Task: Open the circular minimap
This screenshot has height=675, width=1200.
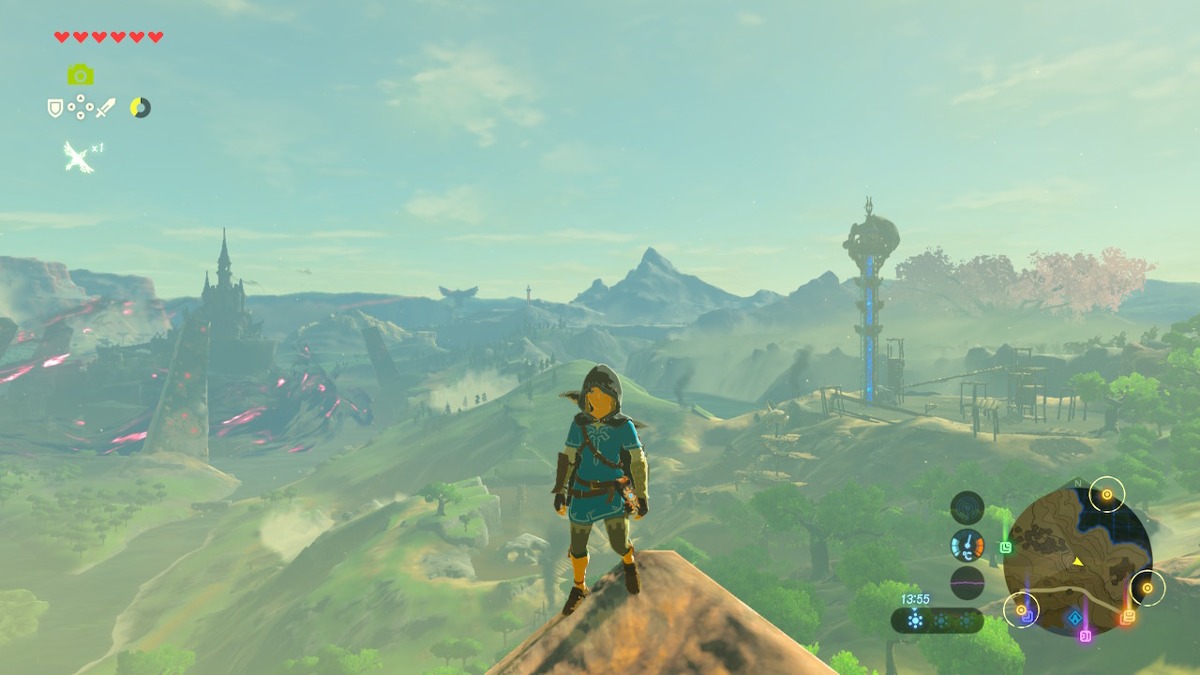Action: pos(1077,558)
